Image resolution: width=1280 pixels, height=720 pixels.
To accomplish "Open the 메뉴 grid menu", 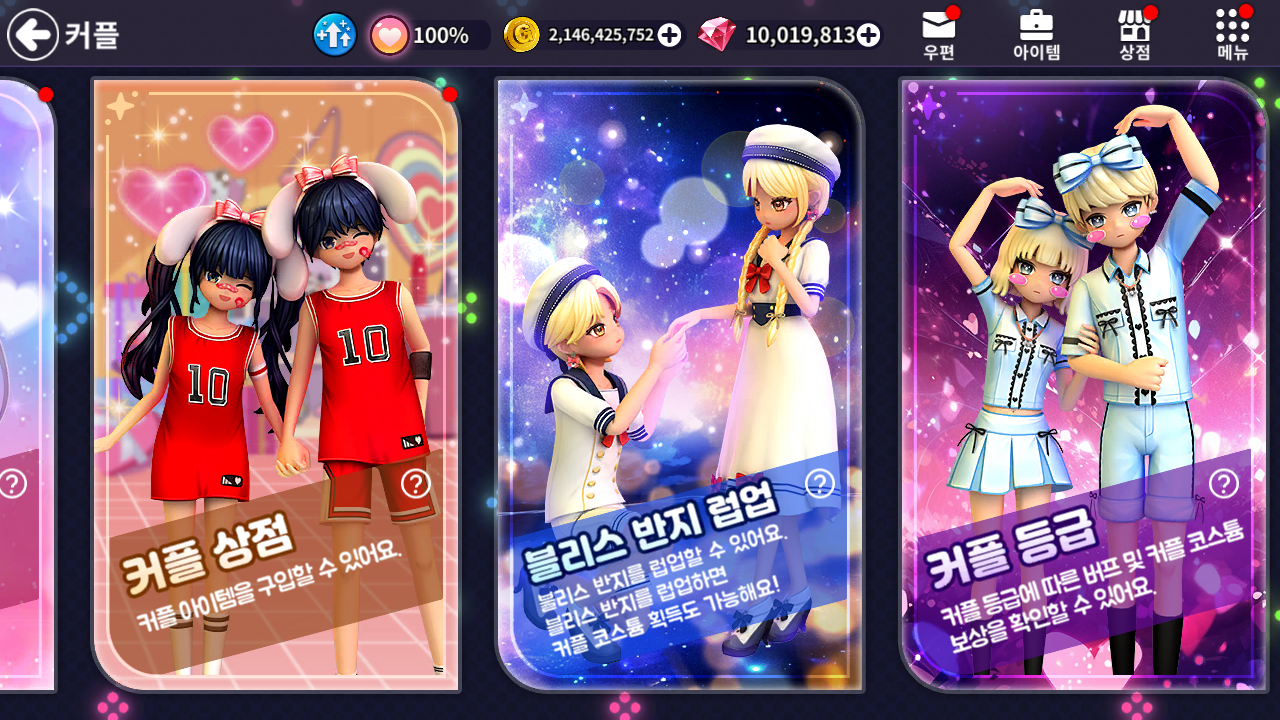I will (1233, 35).
